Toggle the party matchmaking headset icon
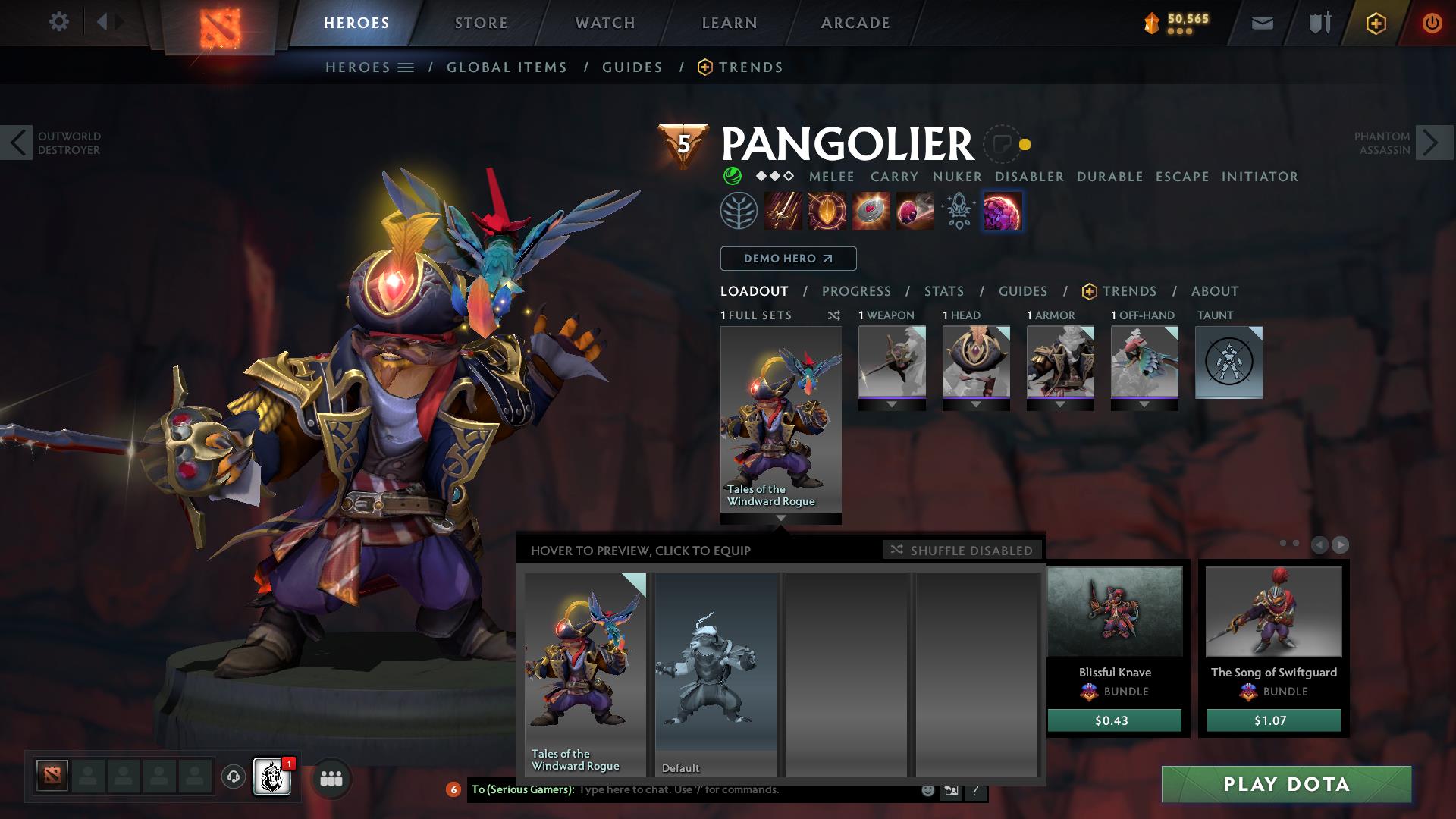The image size is (1456, 819). point(232,778)
